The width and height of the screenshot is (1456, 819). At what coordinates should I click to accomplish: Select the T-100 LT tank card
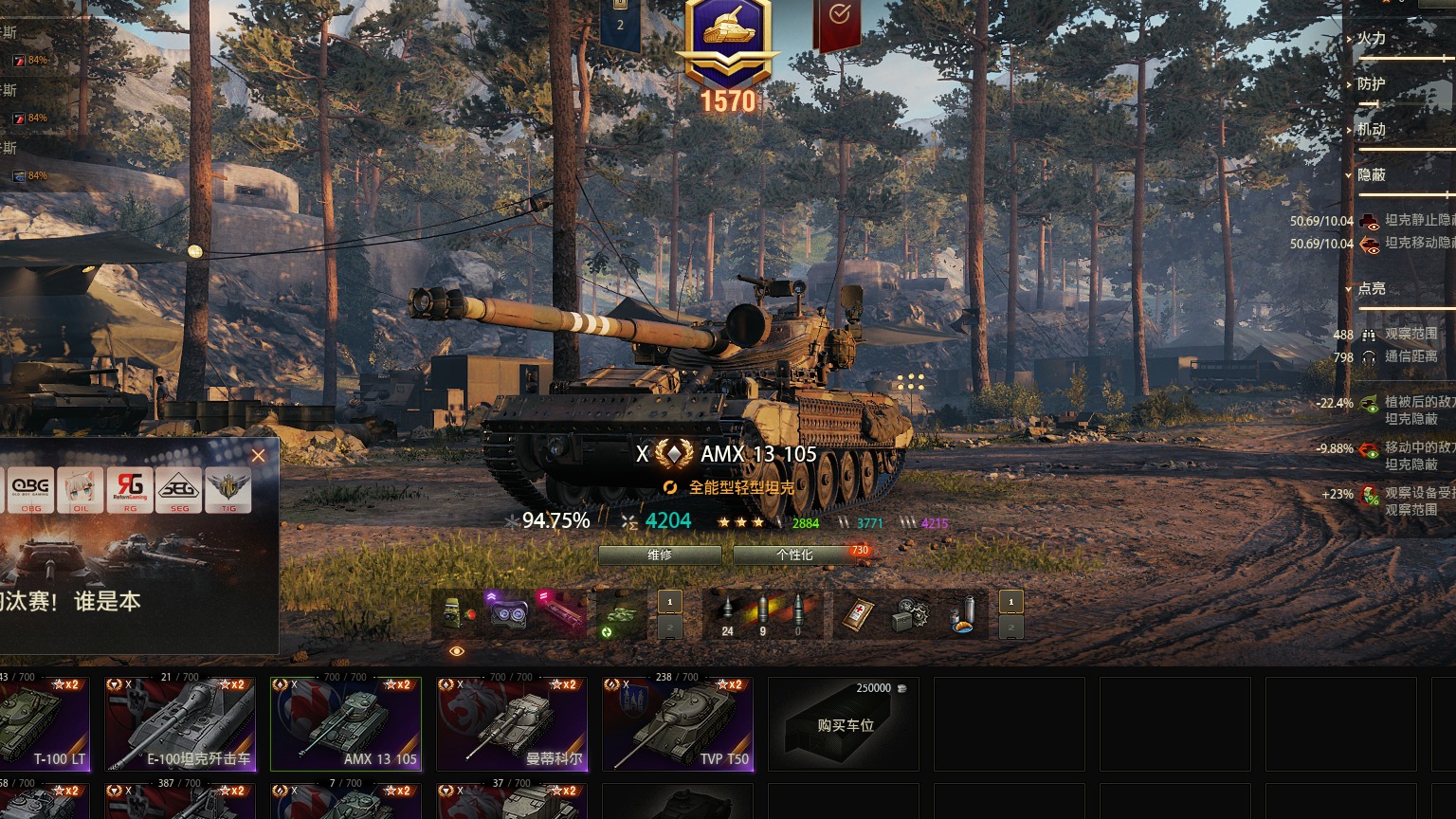point(45,724)
